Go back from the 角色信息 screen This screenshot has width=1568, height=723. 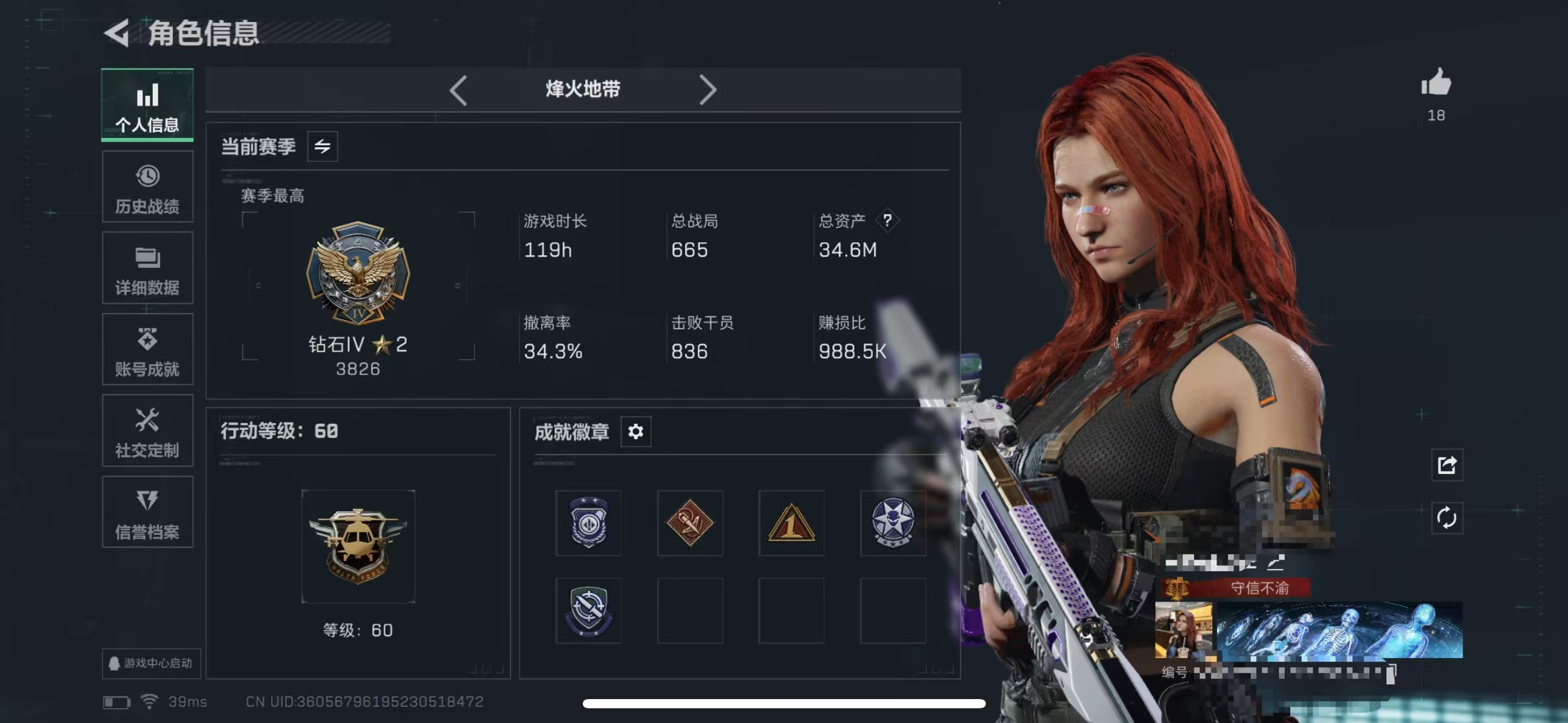click(x=117, y=33)
